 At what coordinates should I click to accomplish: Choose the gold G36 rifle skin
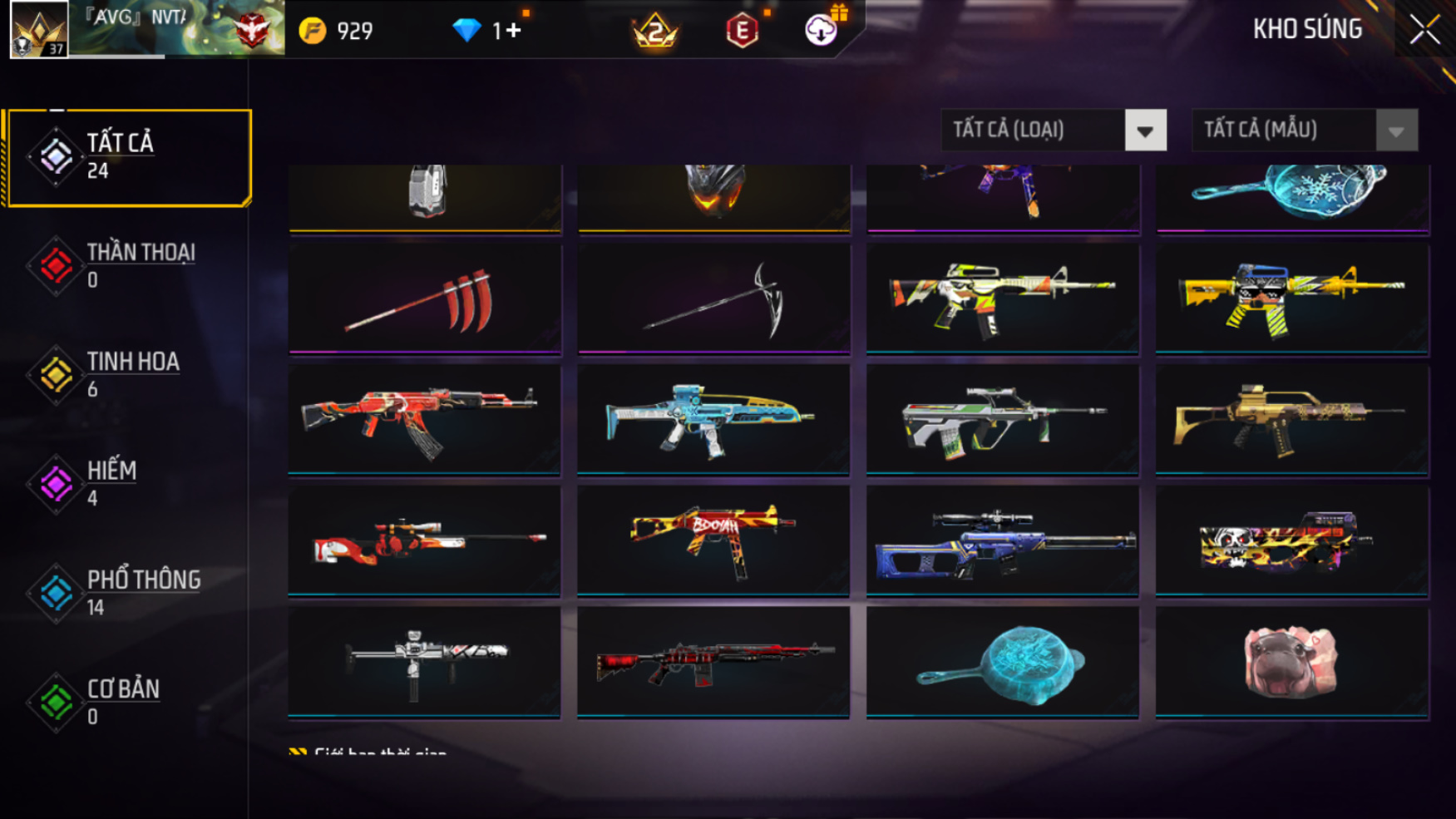tap(1291, 420)
